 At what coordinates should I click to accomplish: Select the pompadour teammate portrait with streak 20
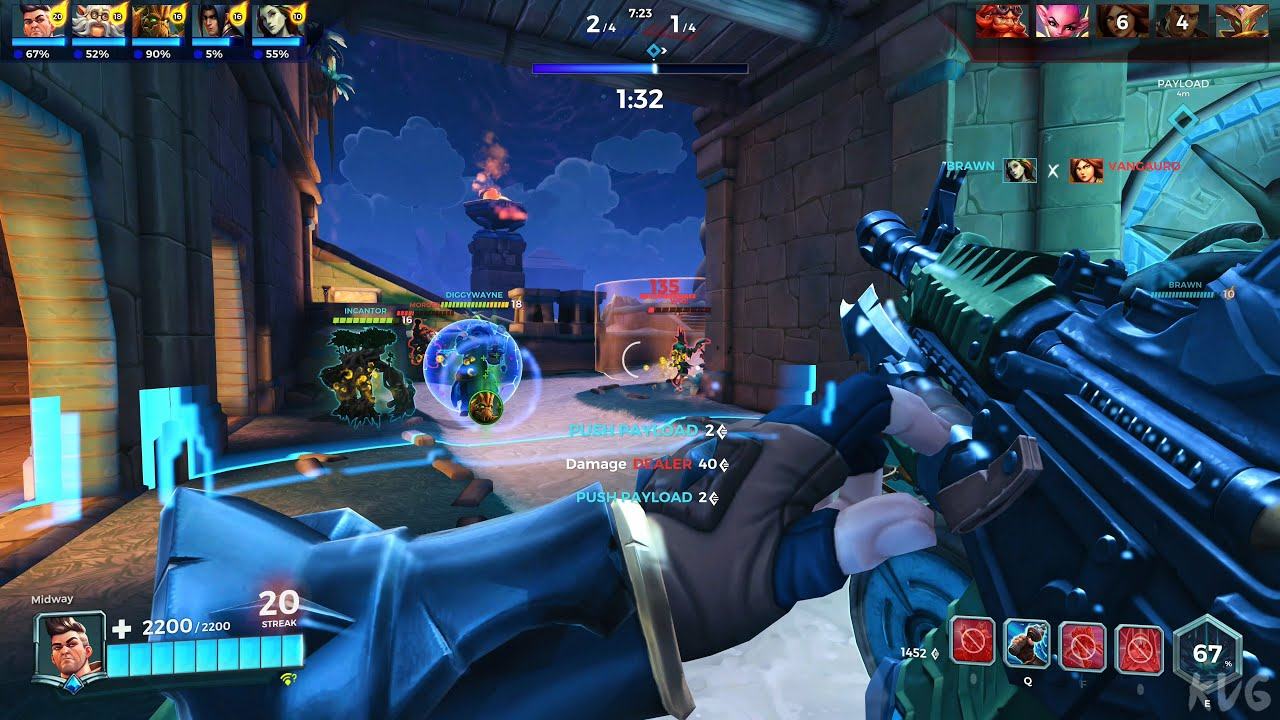(38, 21)
